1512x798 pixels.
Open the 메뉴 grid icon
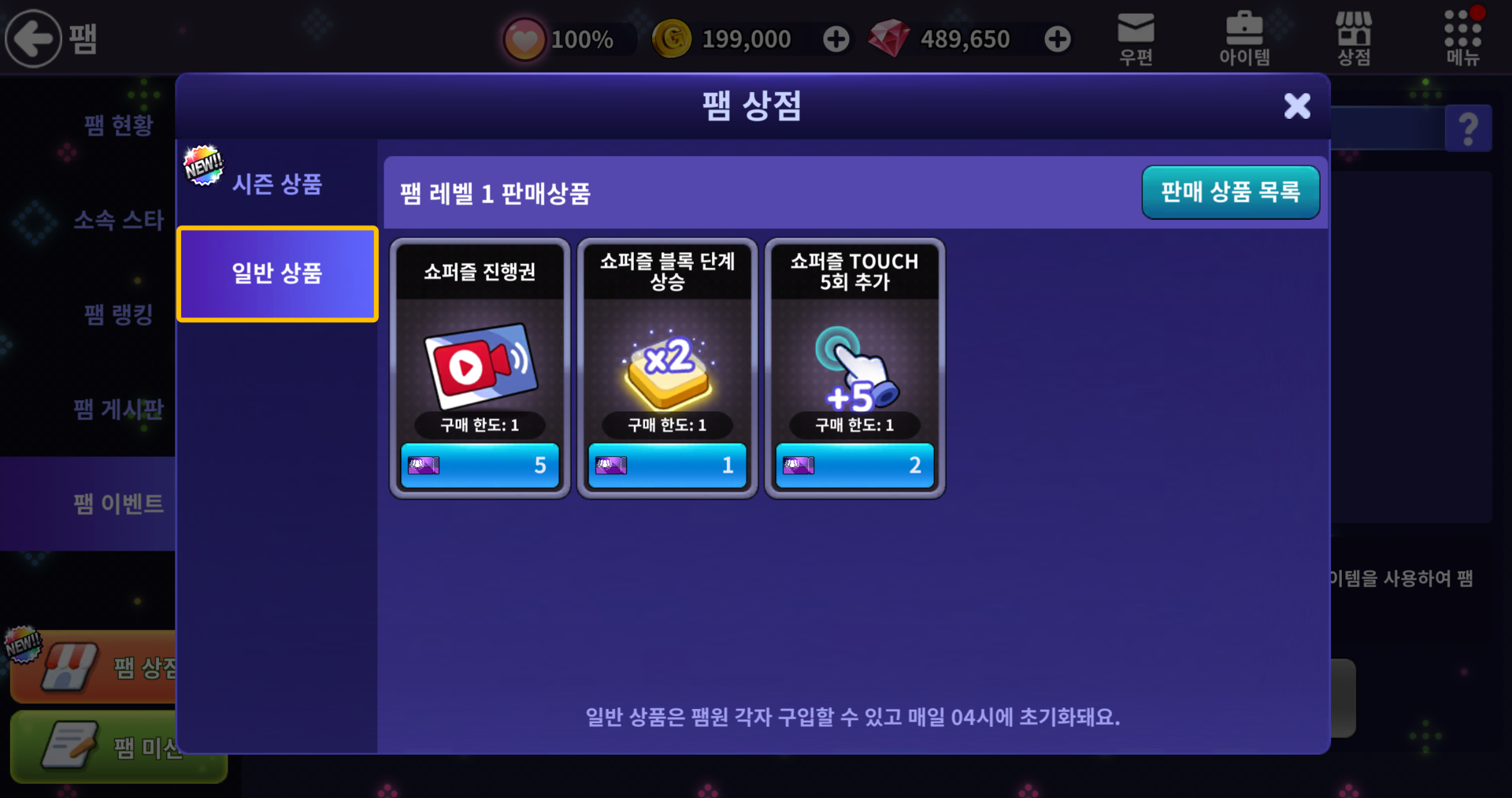click(x=1462, y=37)
